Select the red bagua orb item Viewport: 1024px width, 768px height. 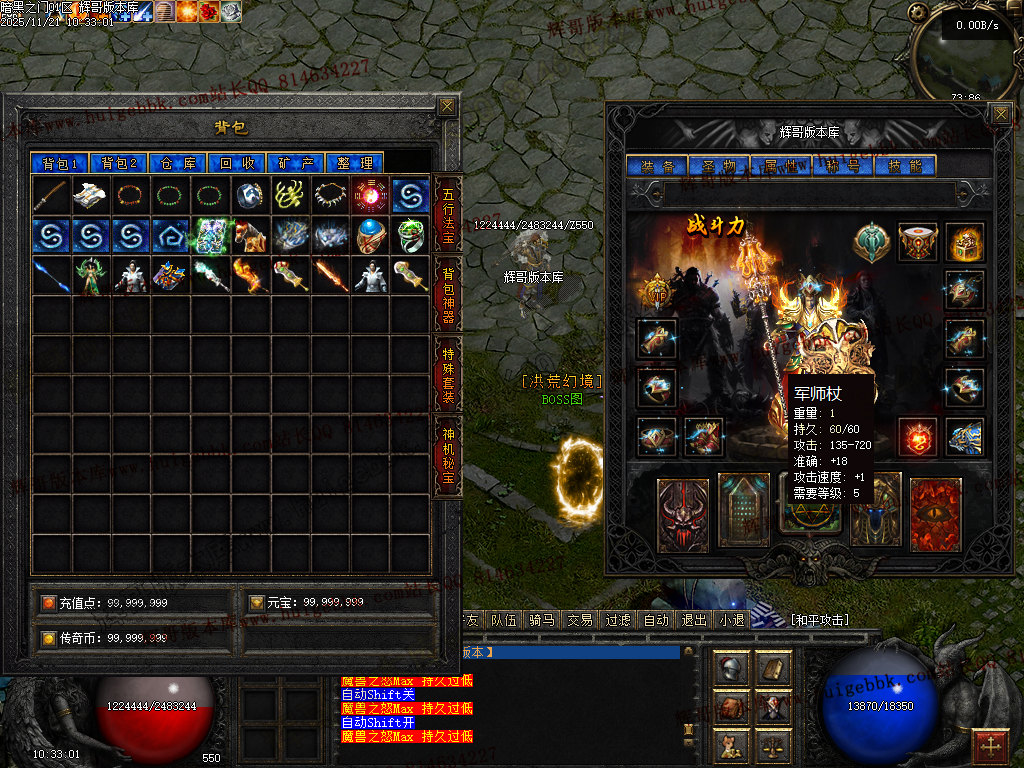click(370, 195)
